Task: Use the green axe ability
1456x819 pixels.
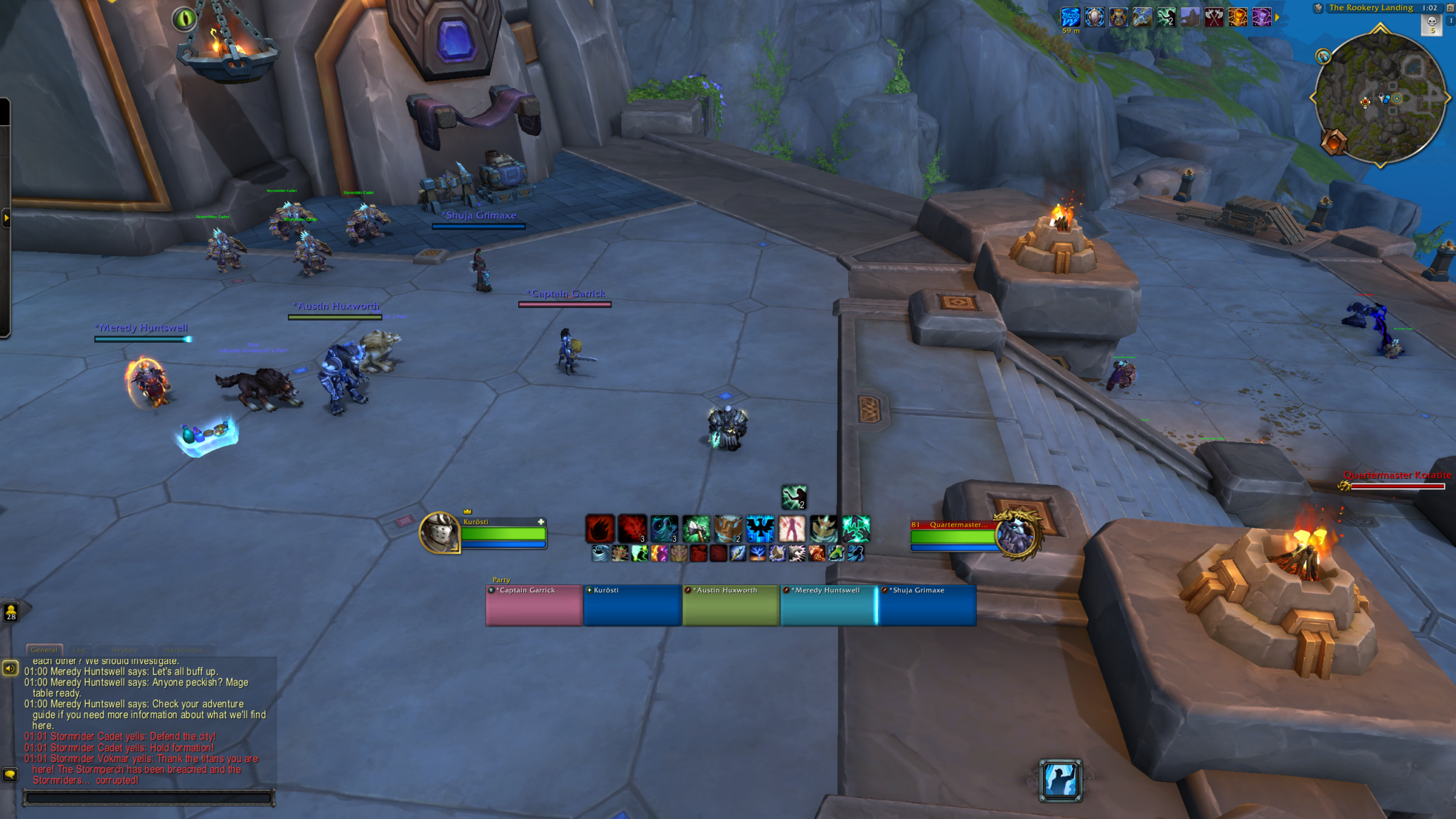Action: [x=696, y=529]
